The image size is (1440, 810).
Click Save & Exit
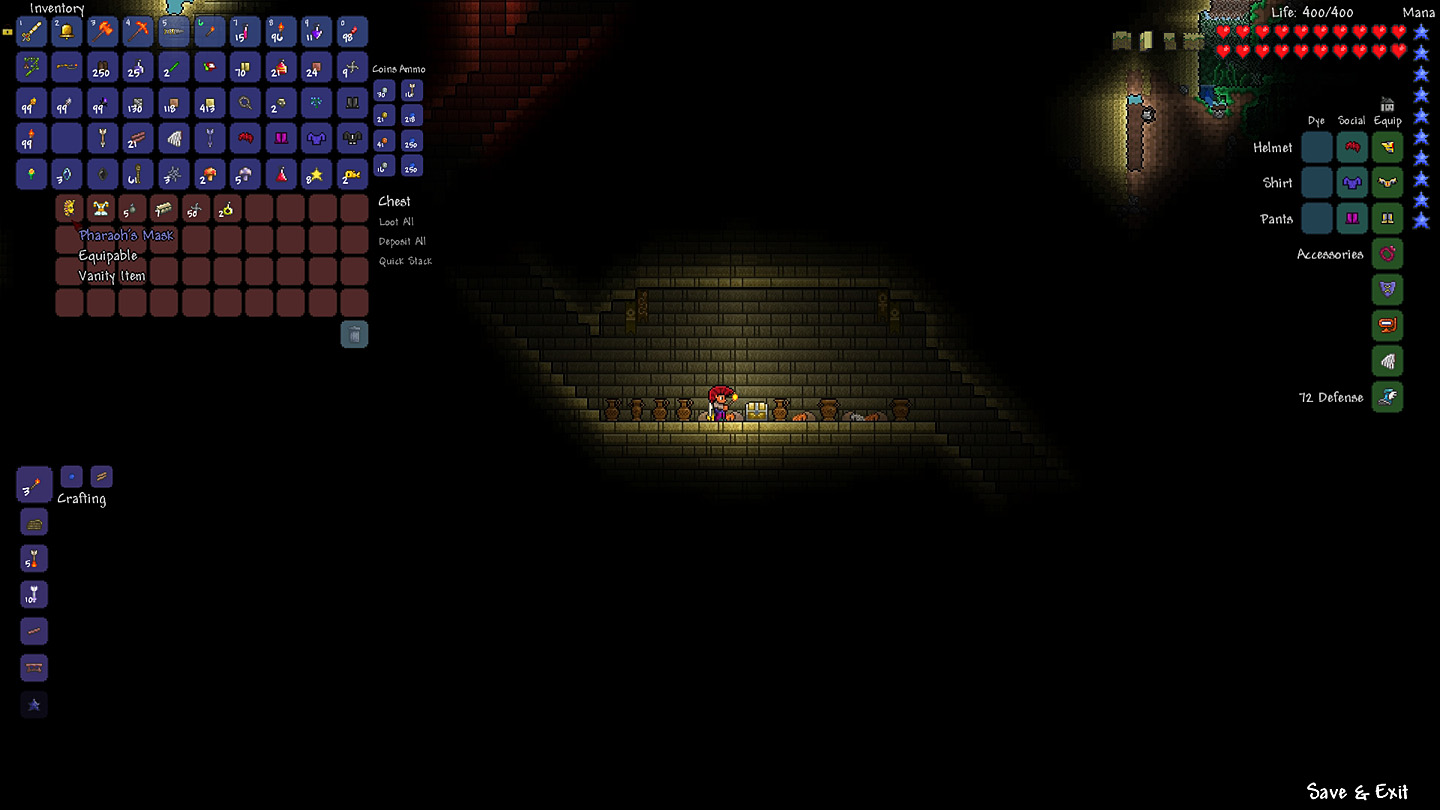coord(1357,792)
